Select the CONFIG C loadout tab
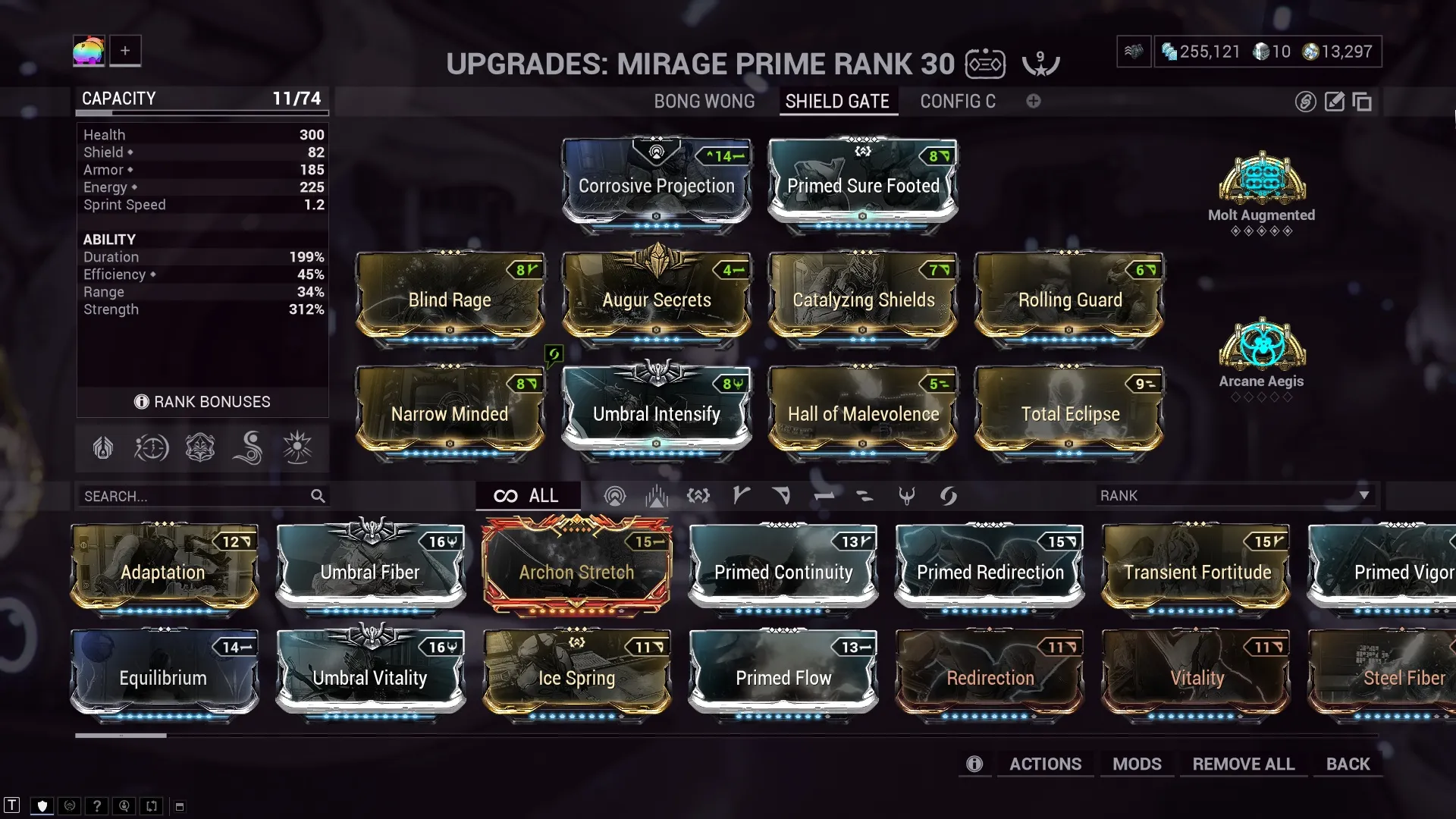 pyautogui.click(x=957, y=102)
